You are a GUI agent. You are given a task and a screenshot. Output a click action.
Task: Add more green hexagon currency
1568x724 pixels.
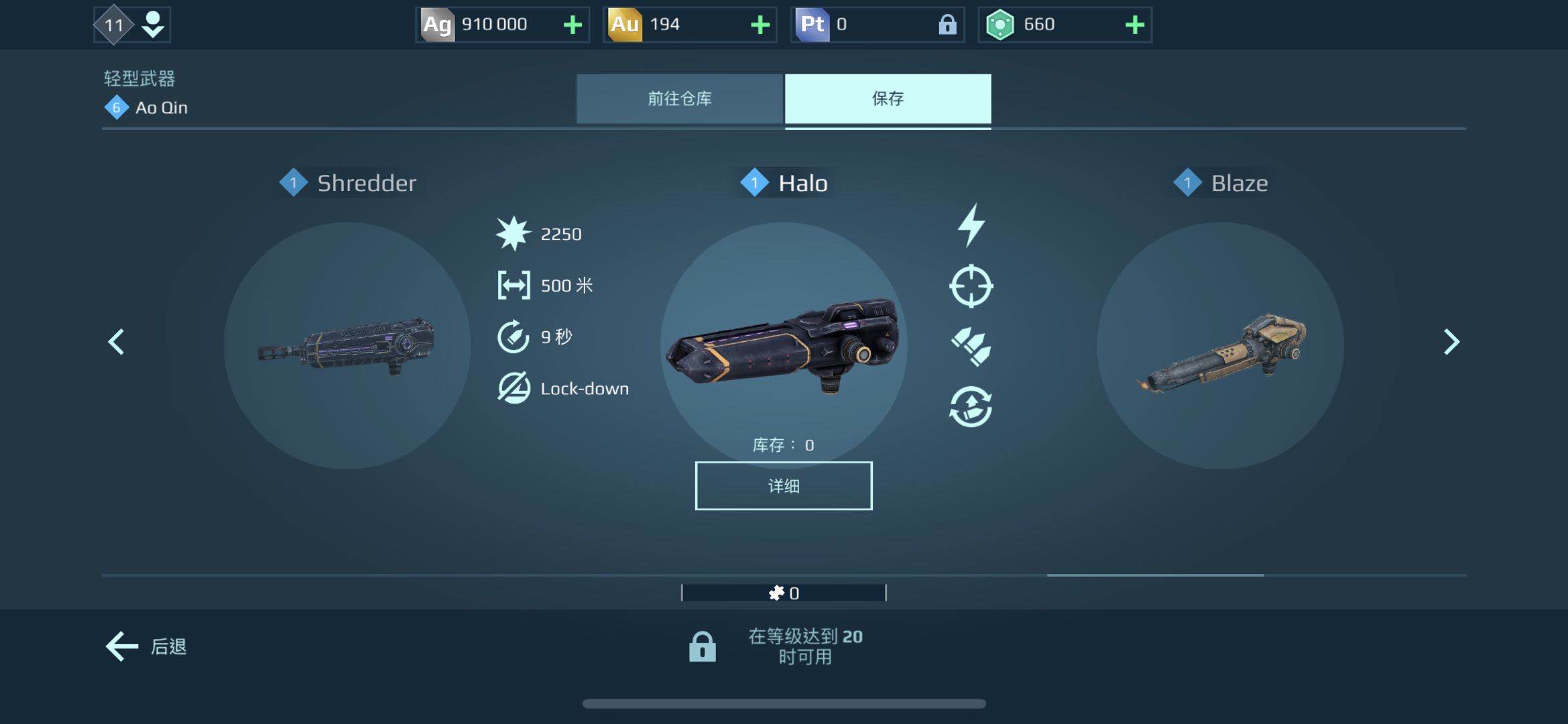[x=1134, y=25]
